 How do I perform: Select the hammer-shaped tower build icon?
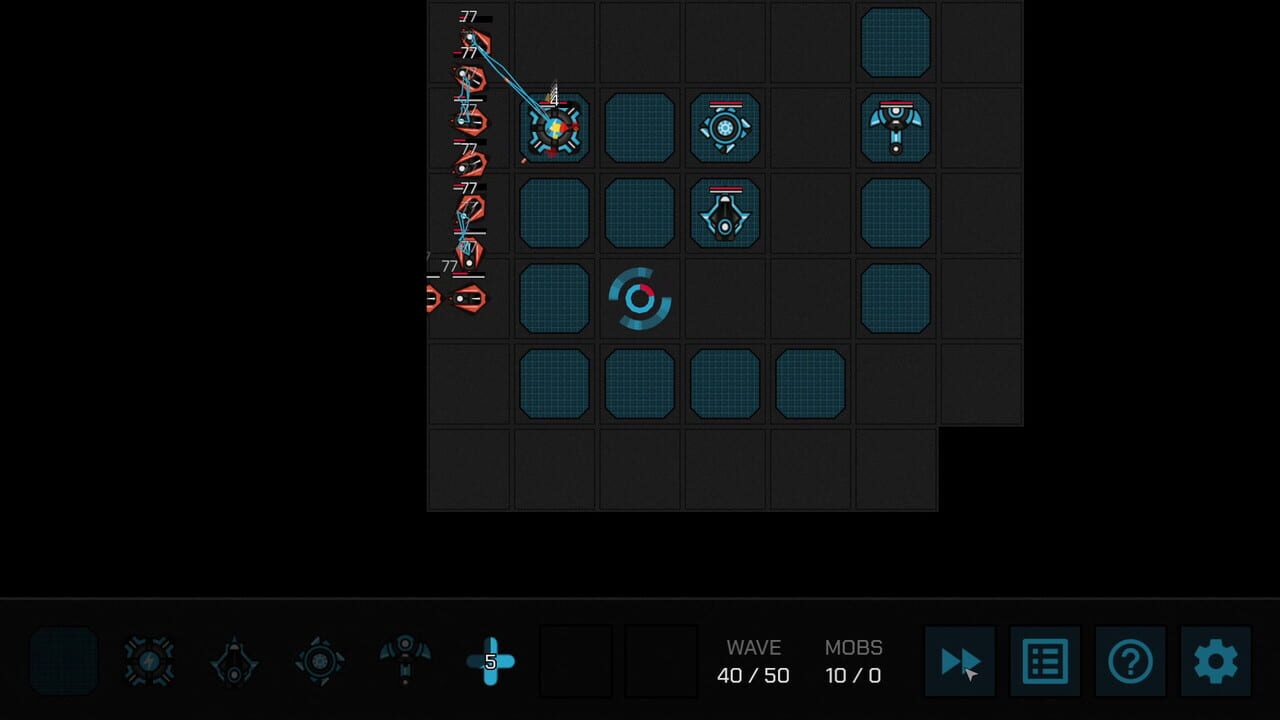(405, 662)
